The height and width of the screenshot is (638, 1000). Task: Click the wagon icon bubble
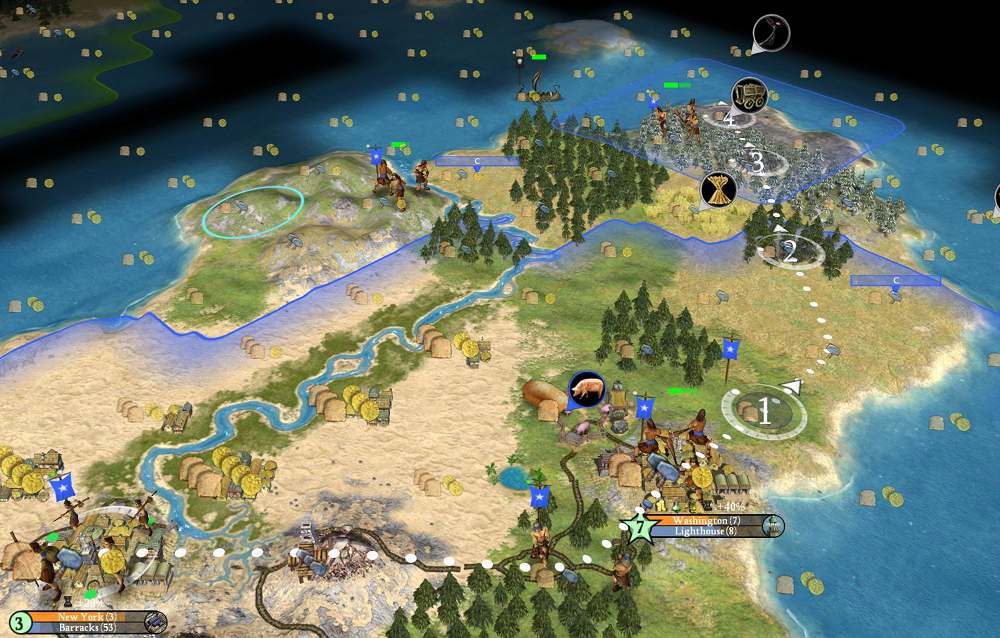click(748, 93)
